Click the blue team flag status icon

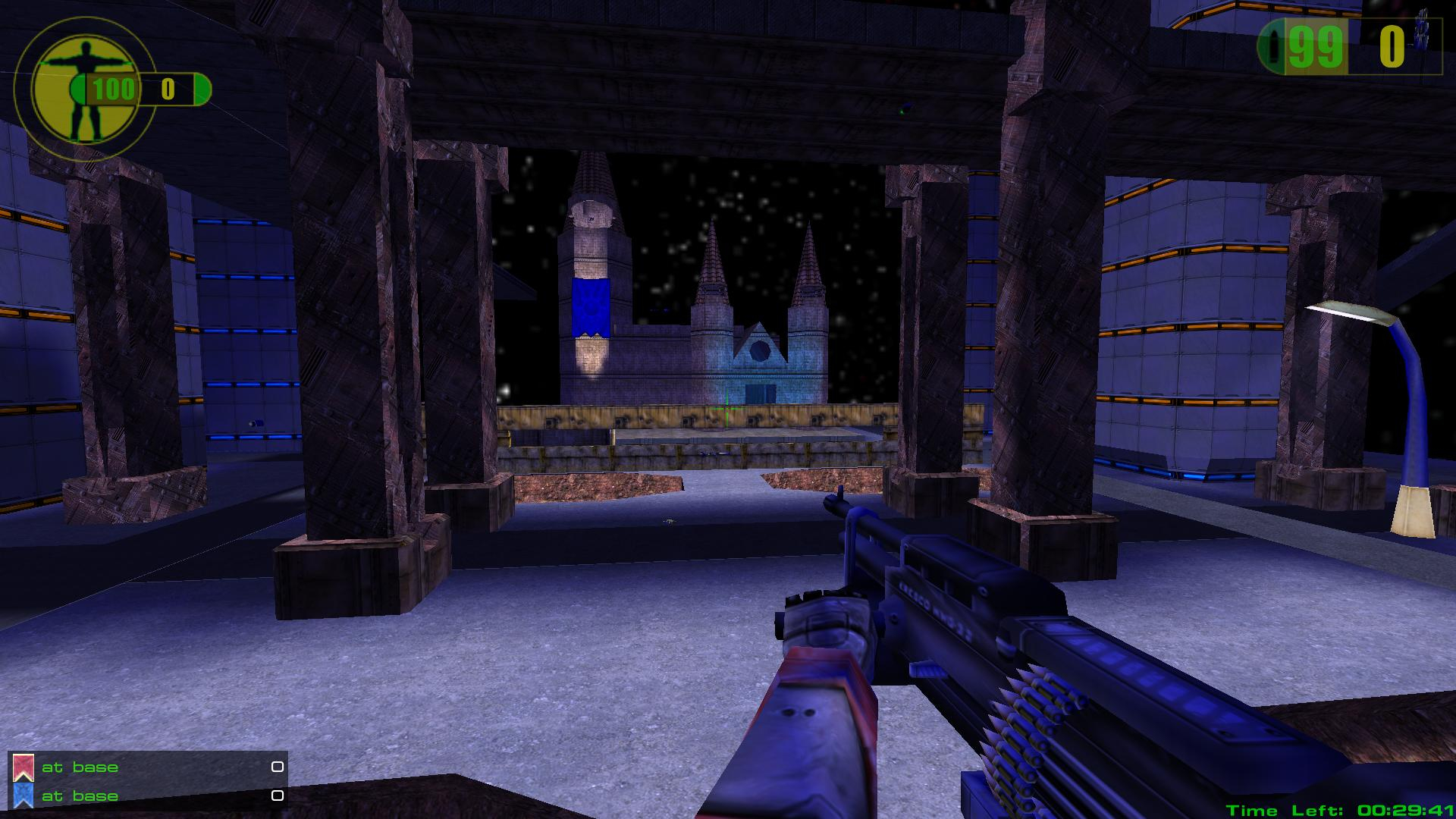24,795
